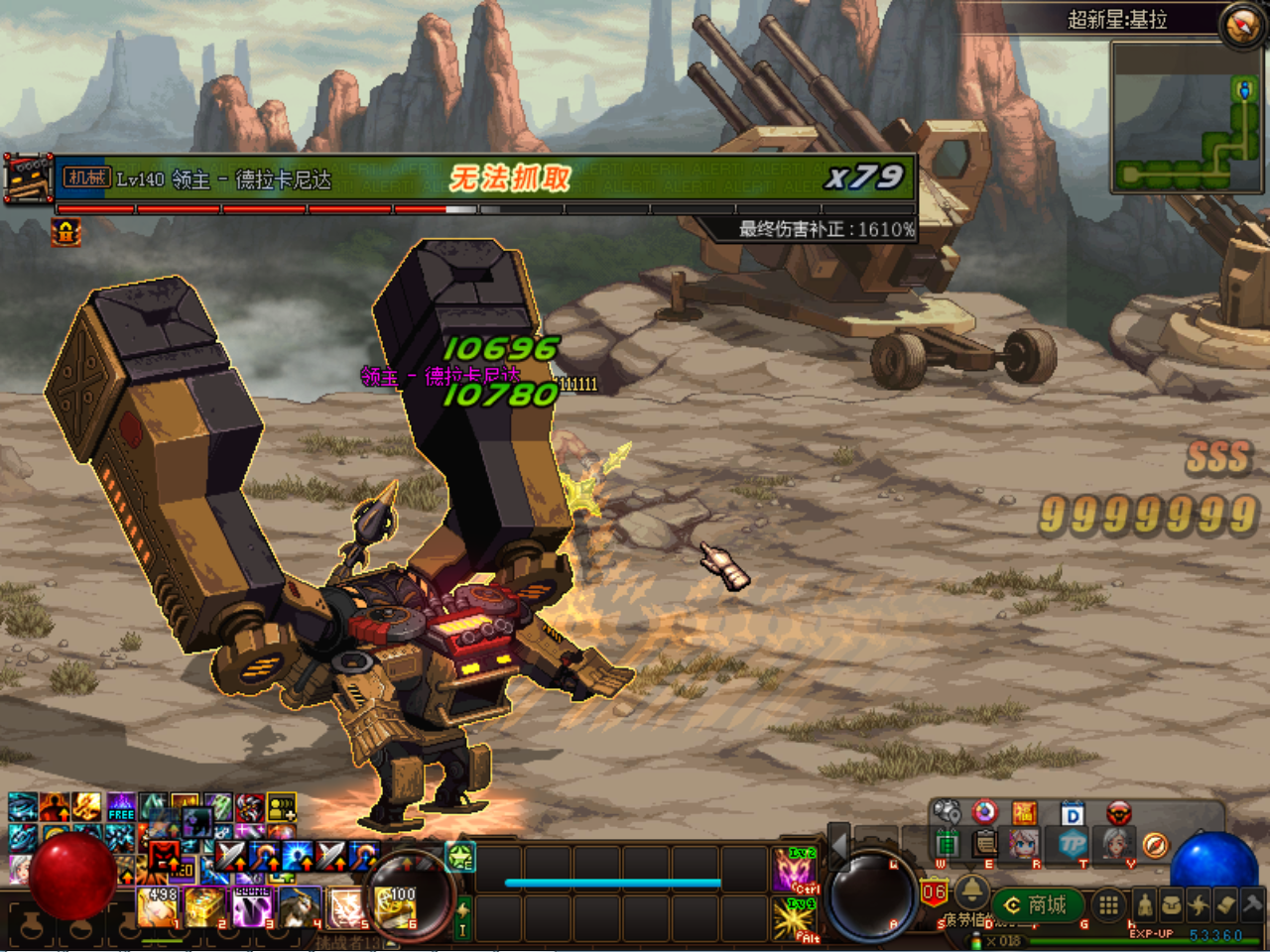Open the scroll quest log icon
Screen dimensions: 1270x952
1225,905
